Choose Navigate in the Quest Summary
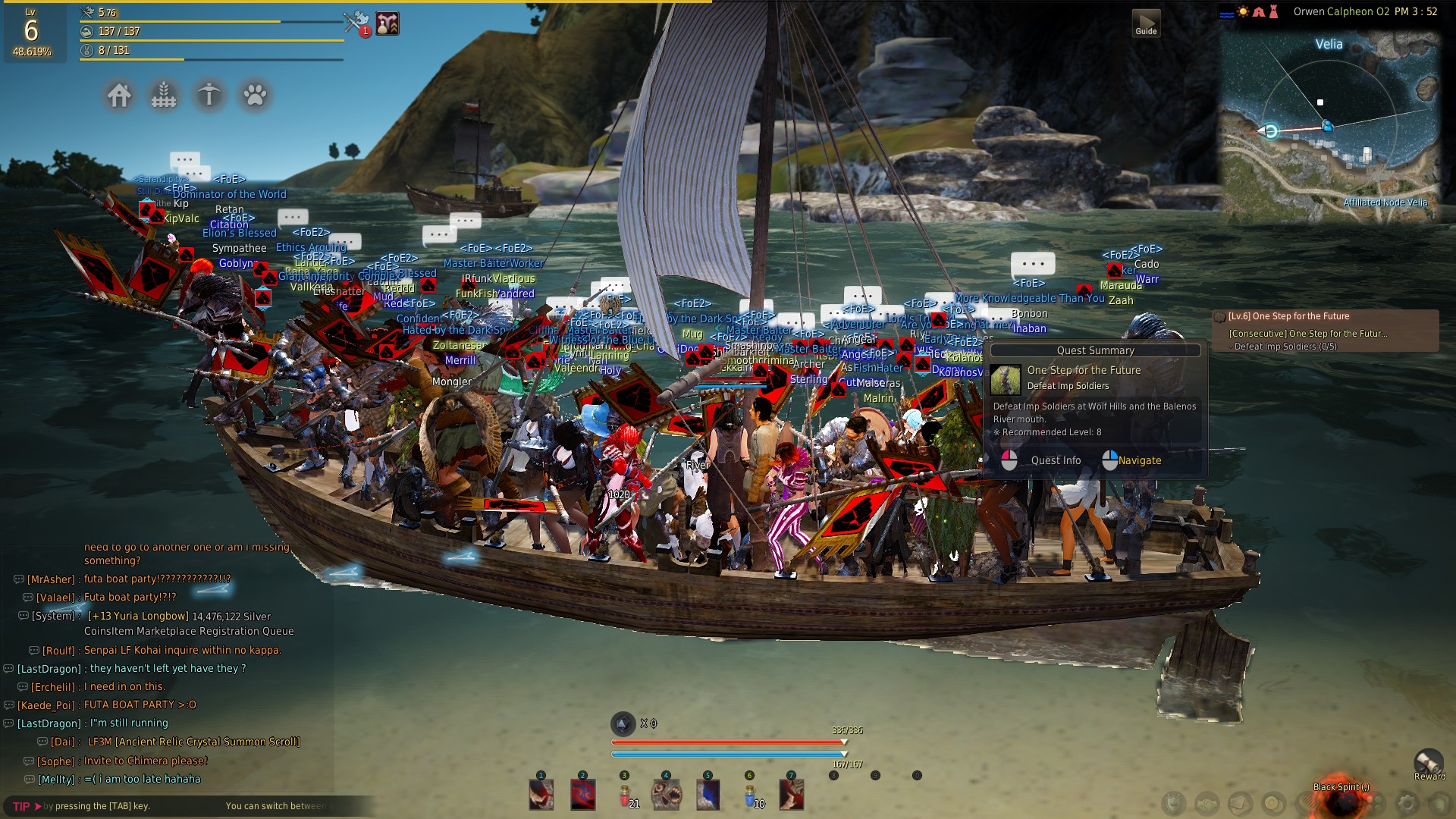Viewport: 1456px width, 819px height. click(x=1139, y=460)
